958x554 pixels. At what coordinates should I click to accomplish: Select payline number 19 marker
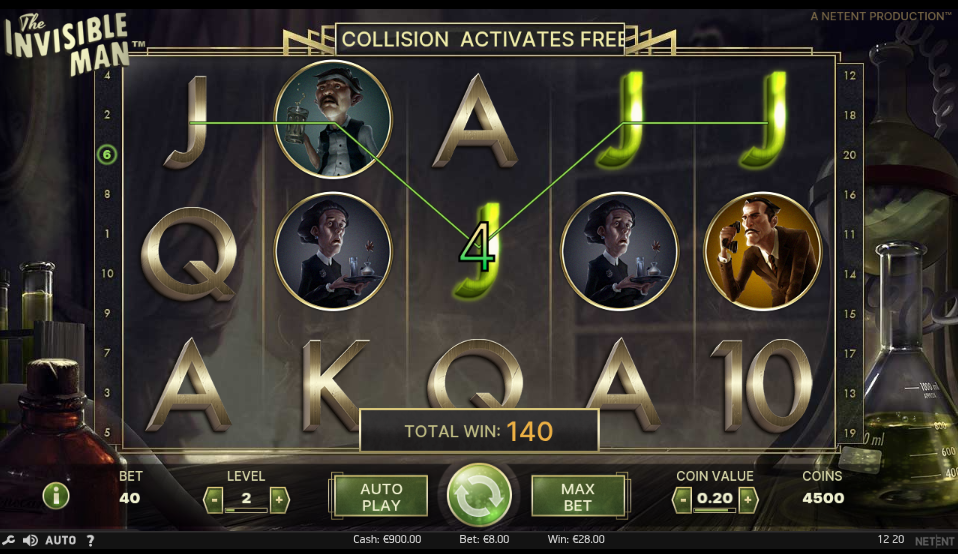(x=850, y=432)
